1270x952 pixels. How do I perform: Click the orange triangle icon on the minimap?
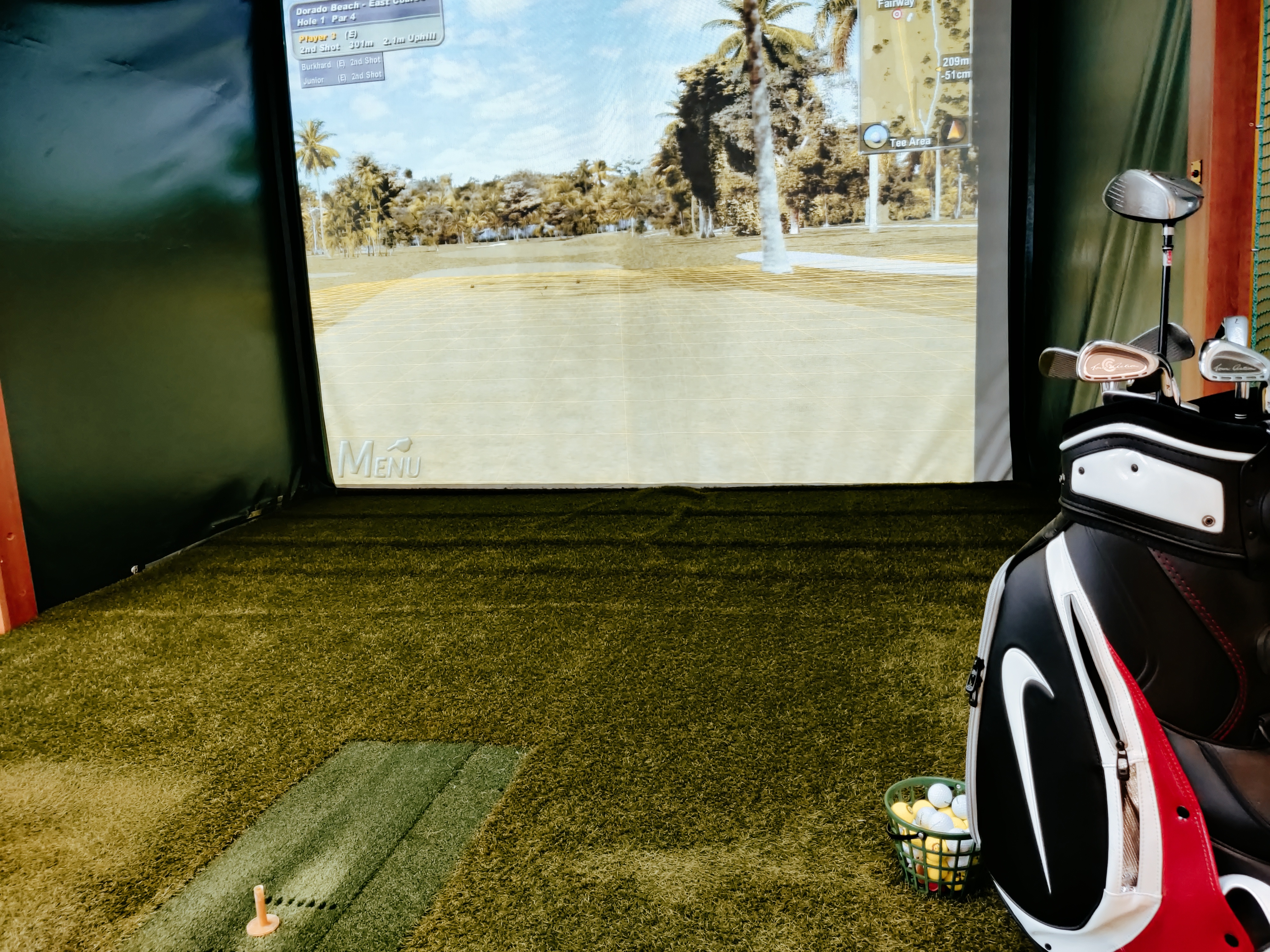(954, 131)
